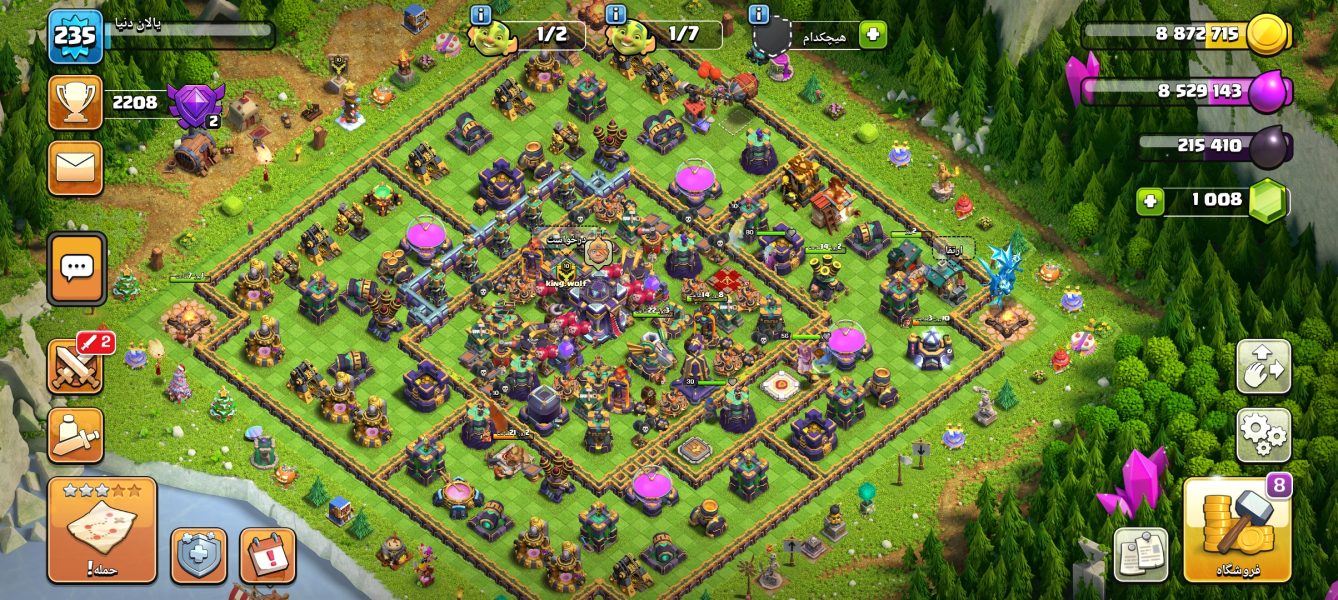This screenshot has height=600, width=1338.
Task: Open the shop with hammer icon
Action: [x=1236, y=529]
